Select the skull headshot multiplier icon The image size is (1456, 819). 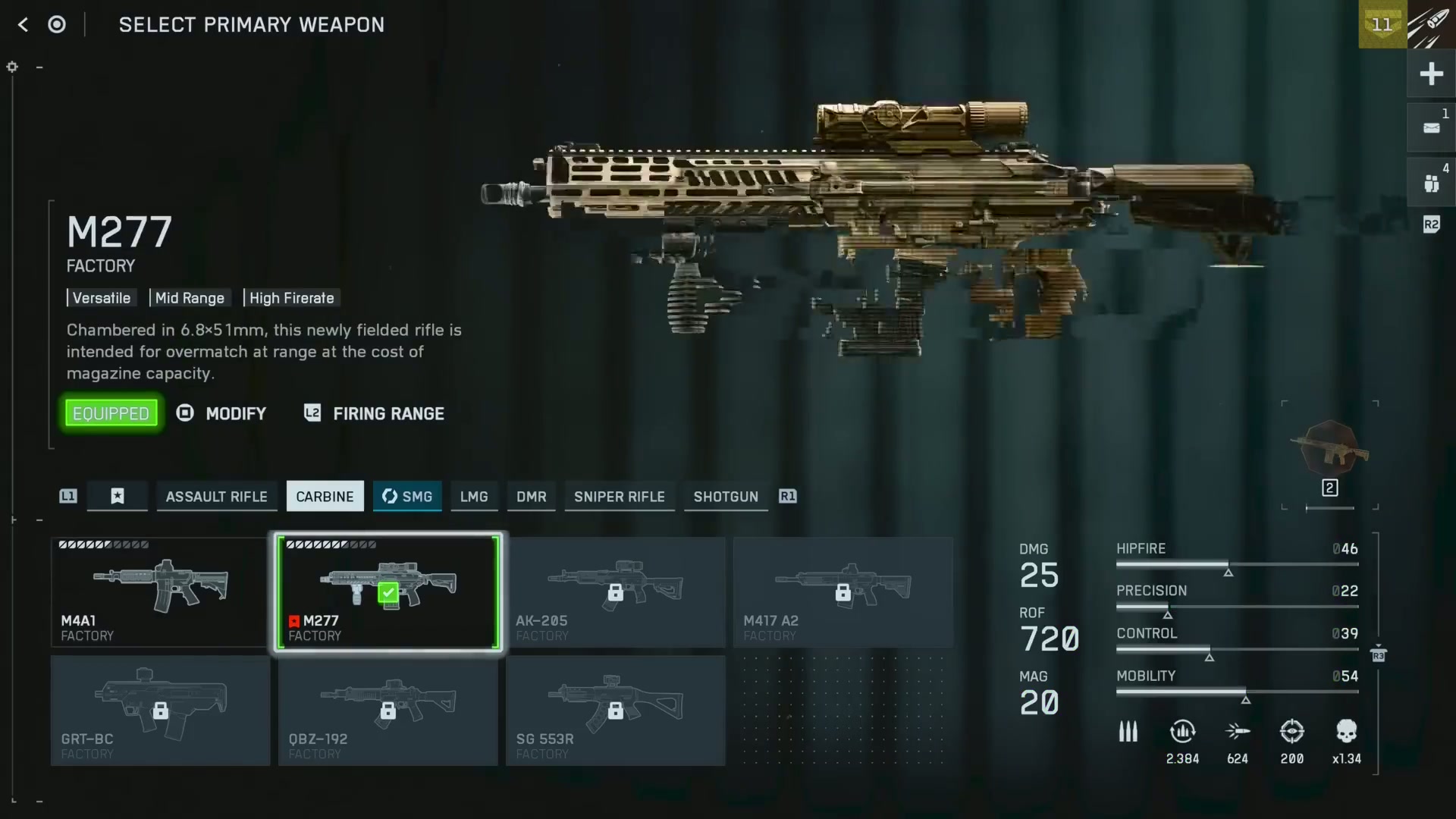pyautogui.click(x=1347, y=732)
